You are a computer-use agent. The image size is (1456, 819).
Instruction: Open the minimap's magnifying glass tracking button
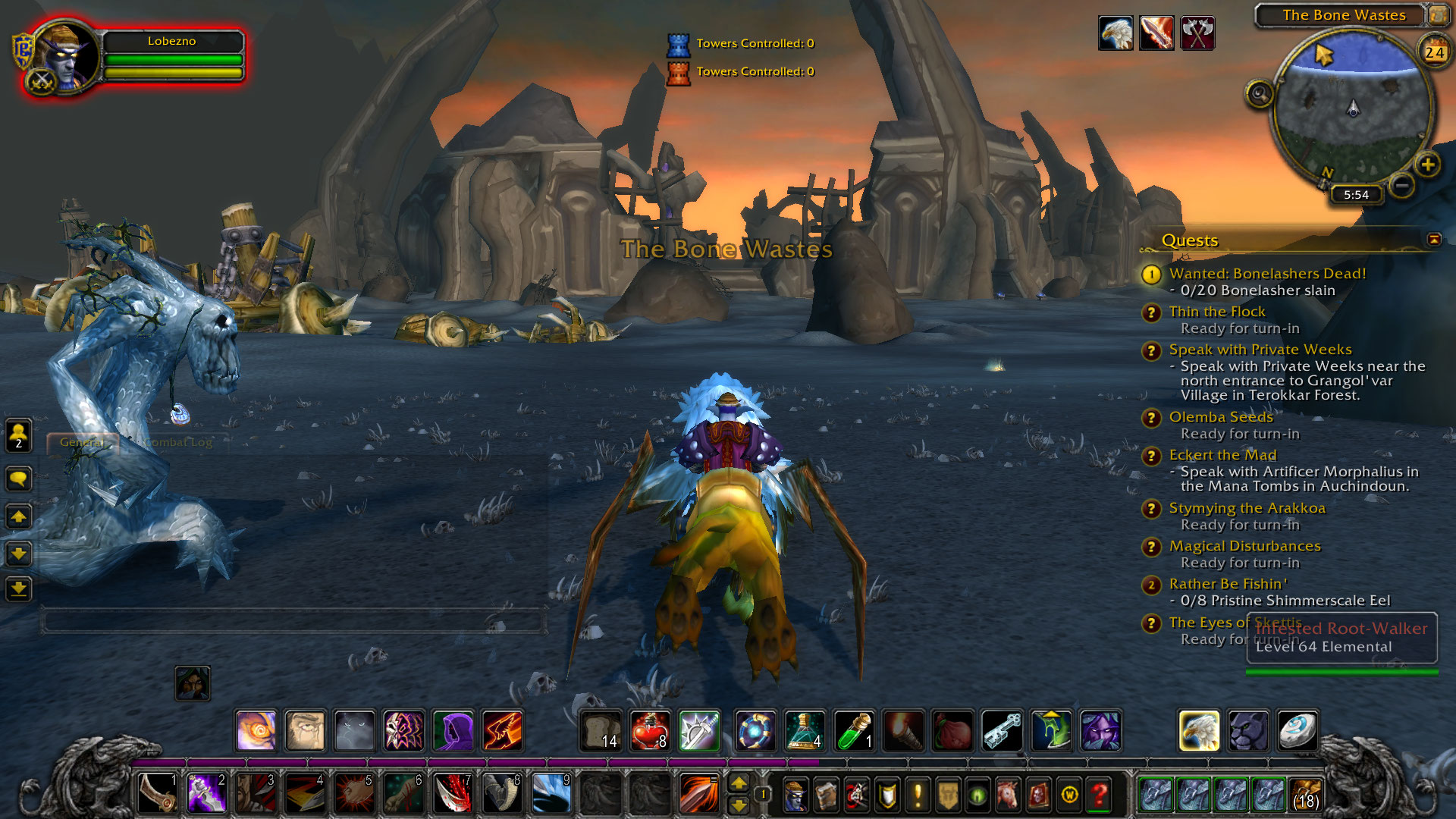click(x=1259, y=95)
